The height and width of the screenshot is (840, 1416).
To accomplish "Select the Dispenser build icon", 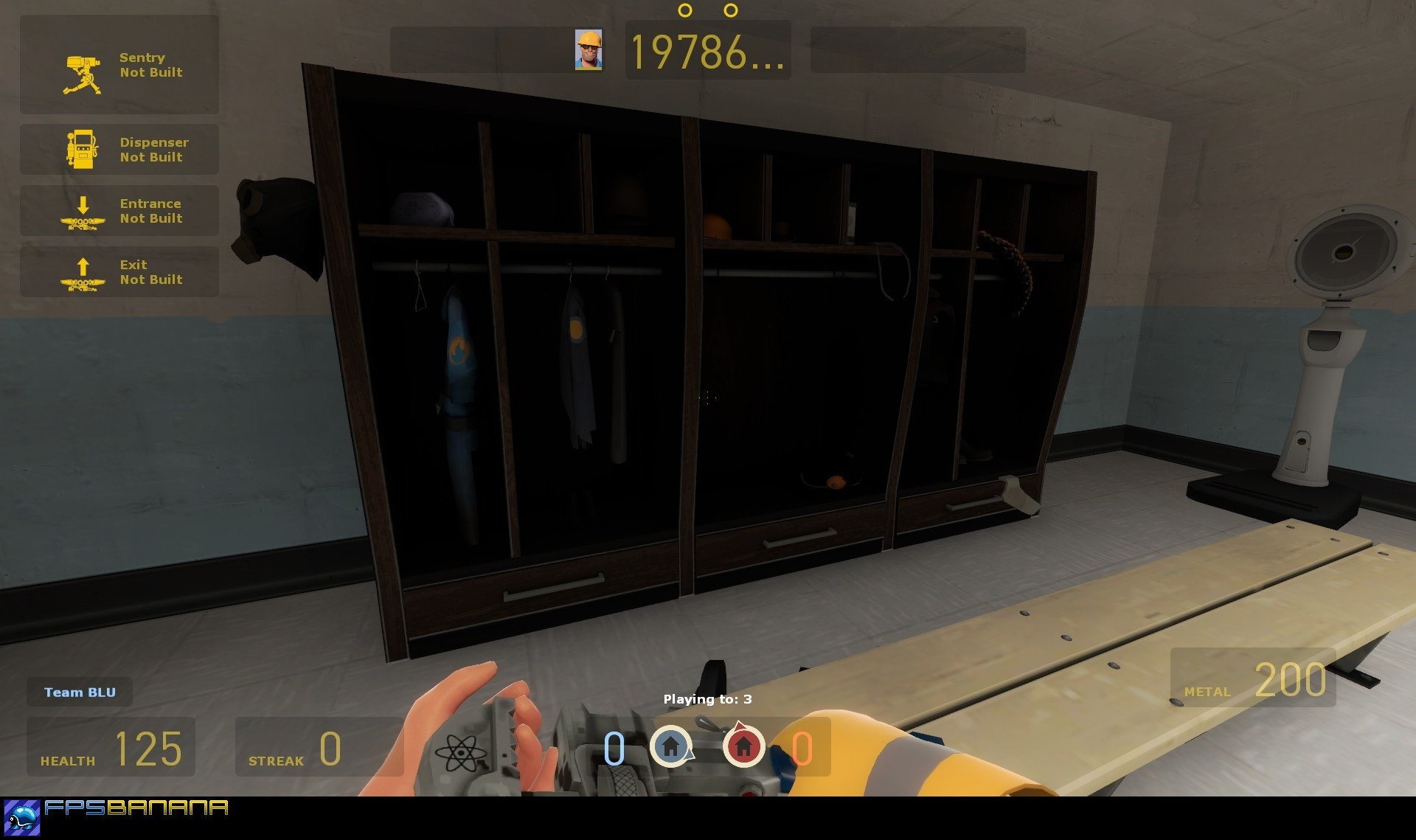I will click(x=83, y=150).
